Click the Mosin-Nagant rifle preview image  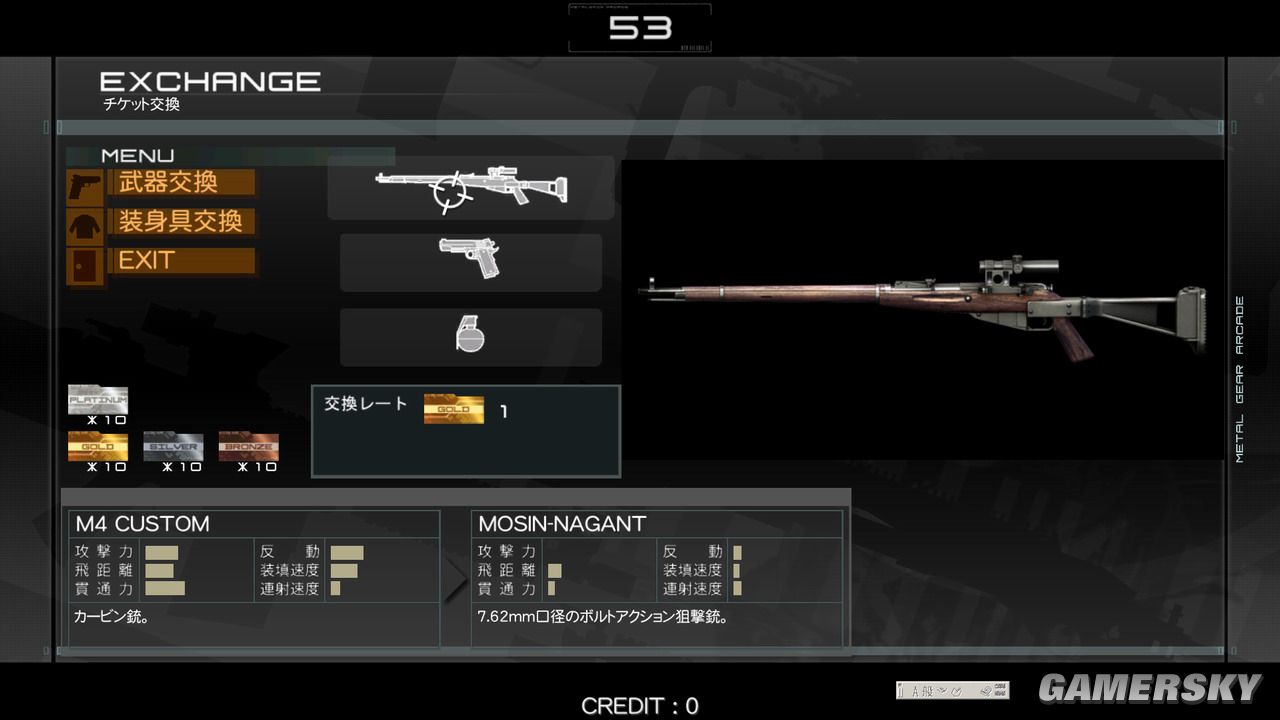920,308
